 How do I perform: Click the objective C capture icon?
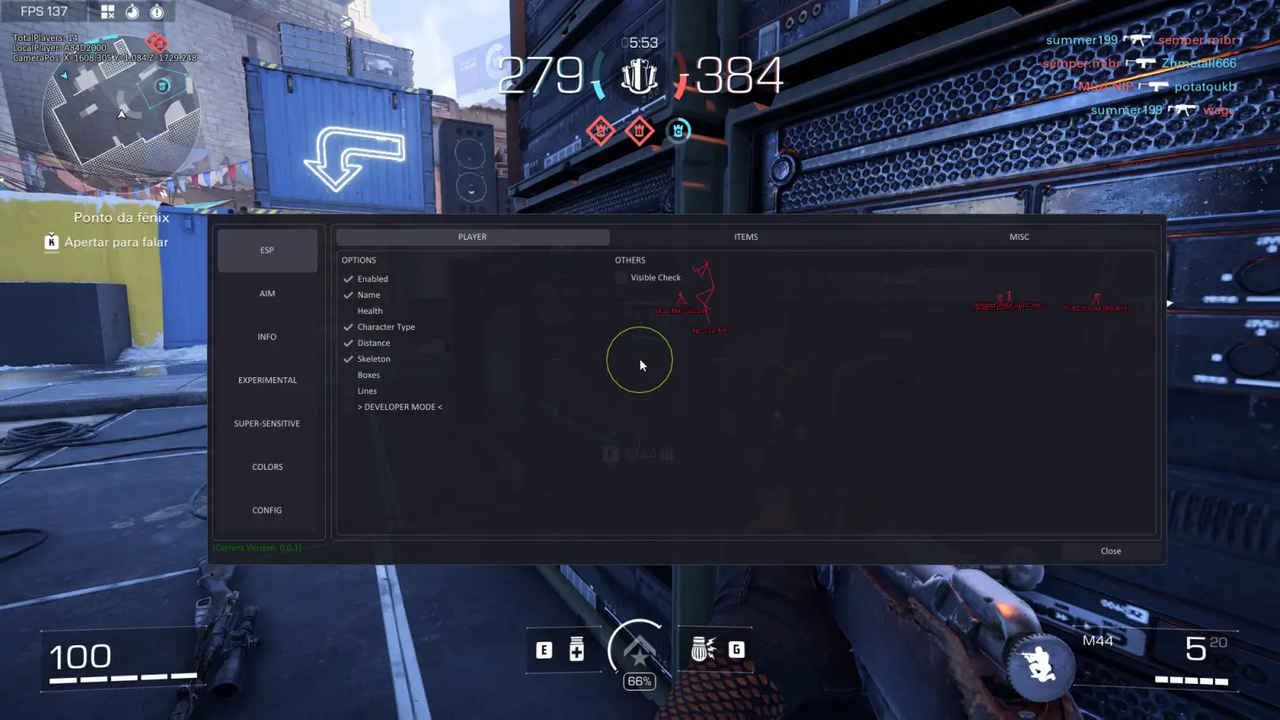pos(678,130)
